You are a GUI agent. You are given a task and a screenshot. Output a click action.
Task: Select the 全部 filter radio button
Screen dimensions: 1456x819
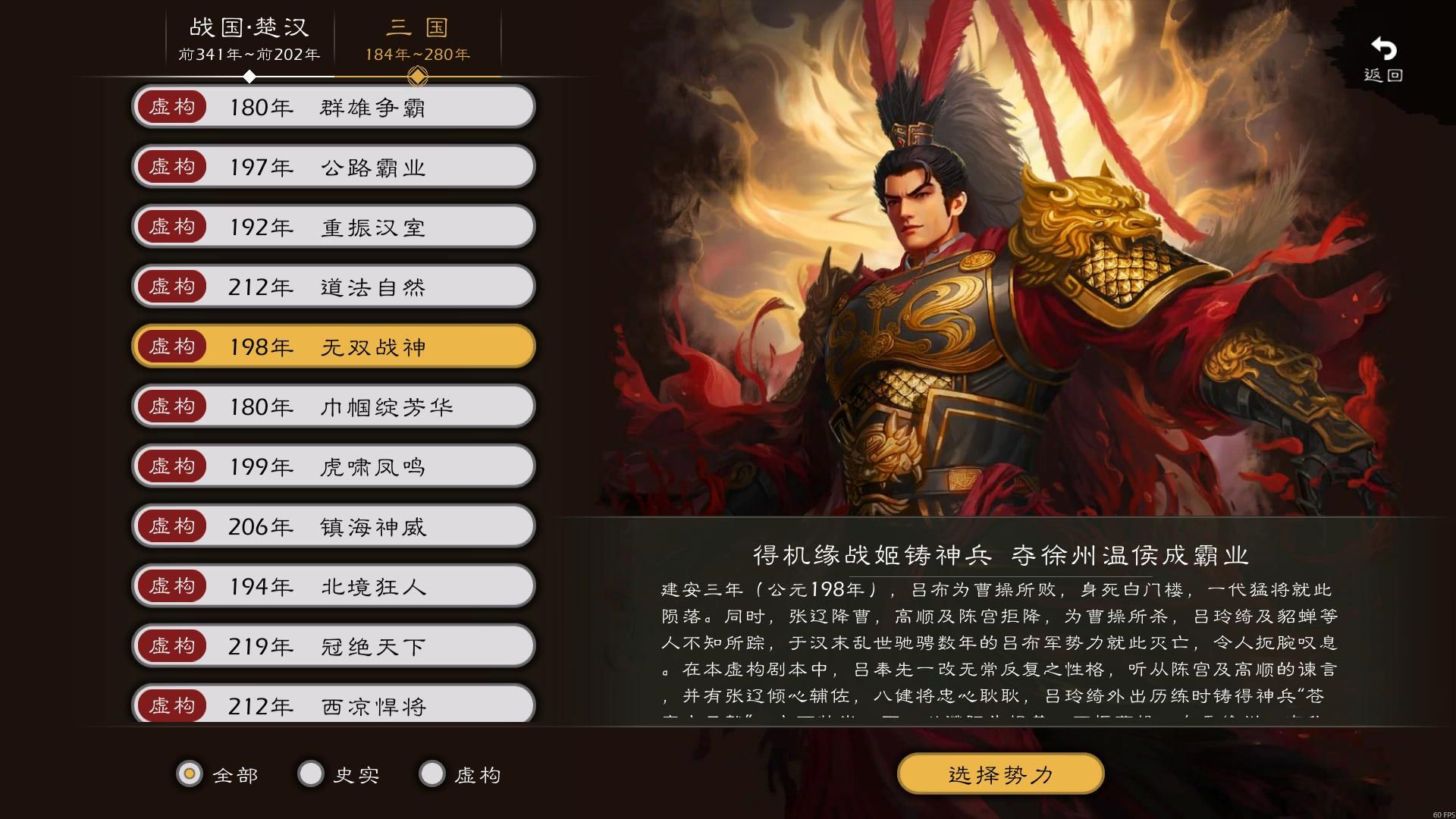[x=190, y=774]
